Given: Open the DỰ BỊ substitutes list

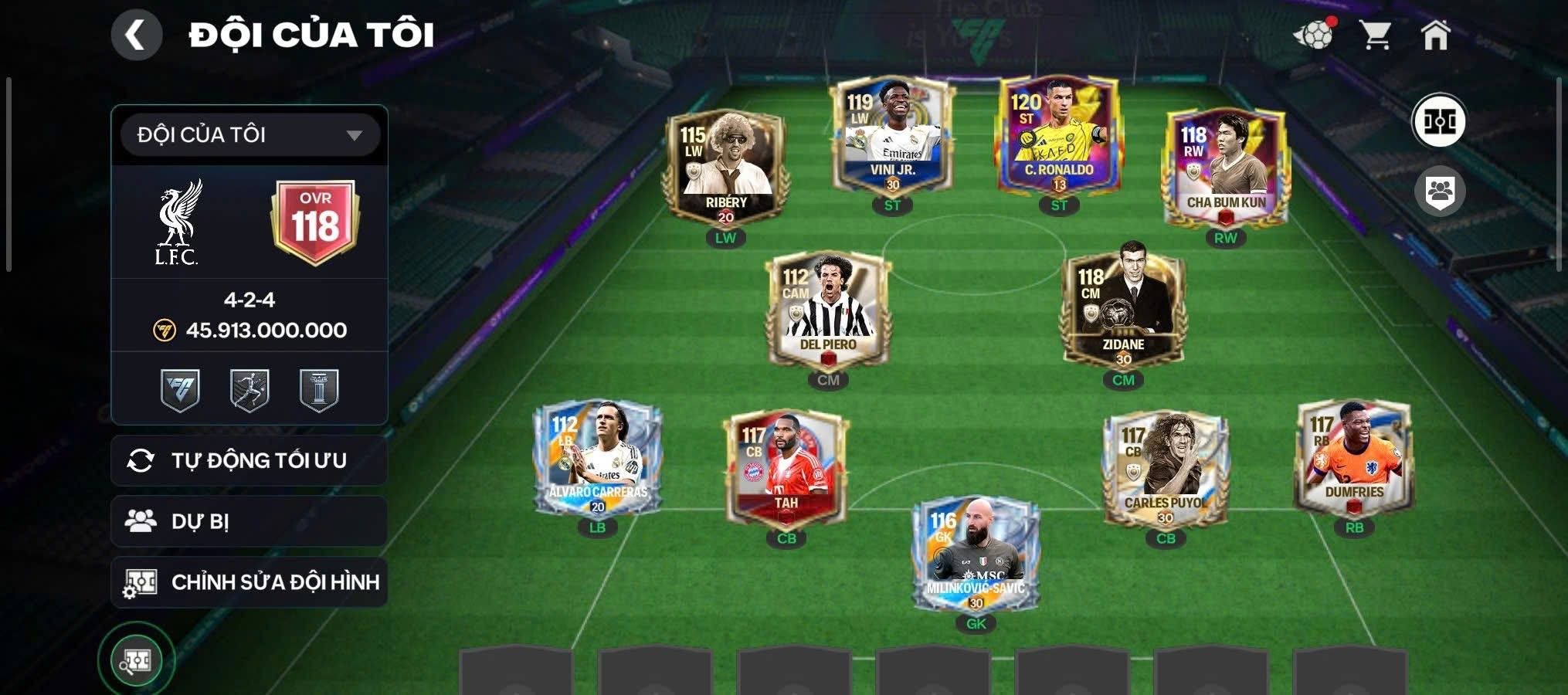Looking at the screenshot, I should coord(249,521).
